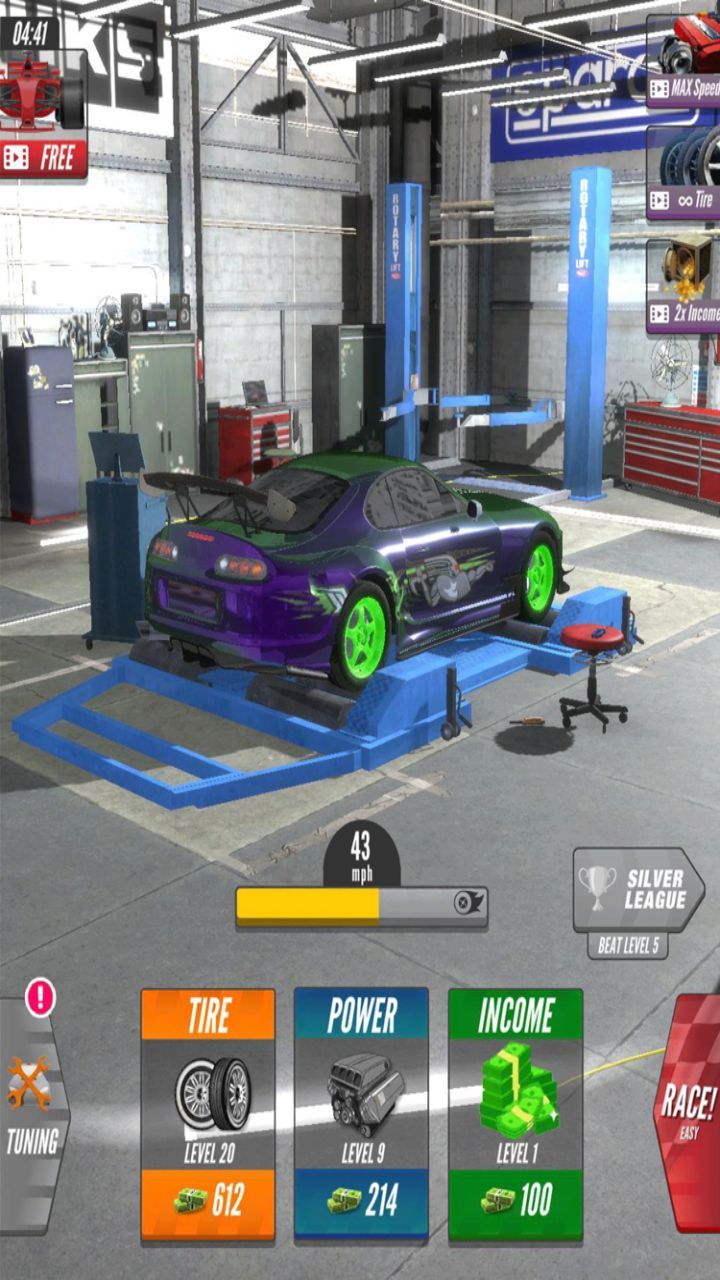This screenshot has width=720, height=1280.
Task: Activate the 2x Income video boost
Action: tap(685, 285)
